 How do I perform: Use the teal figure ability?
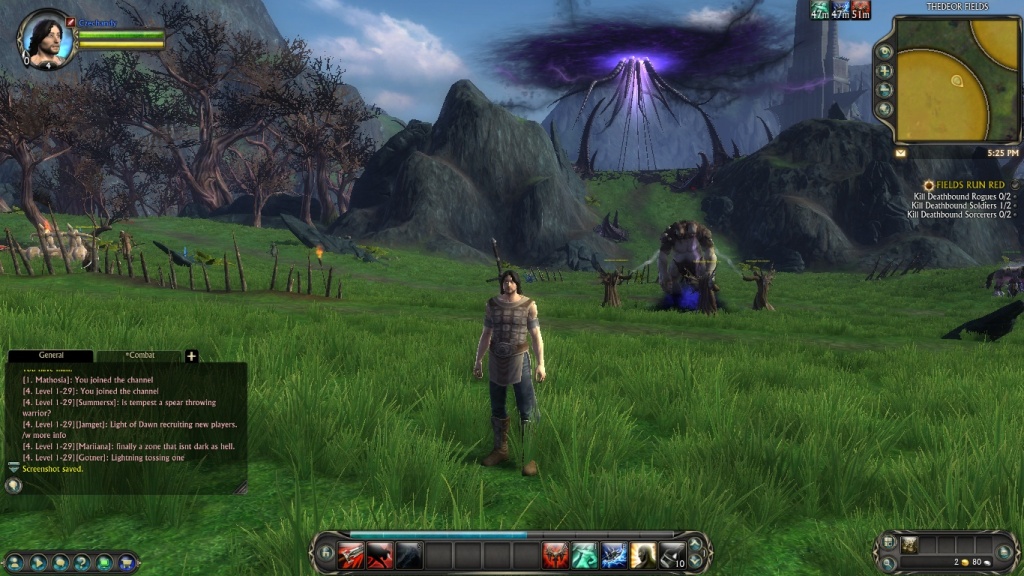[x=585, y=555]
